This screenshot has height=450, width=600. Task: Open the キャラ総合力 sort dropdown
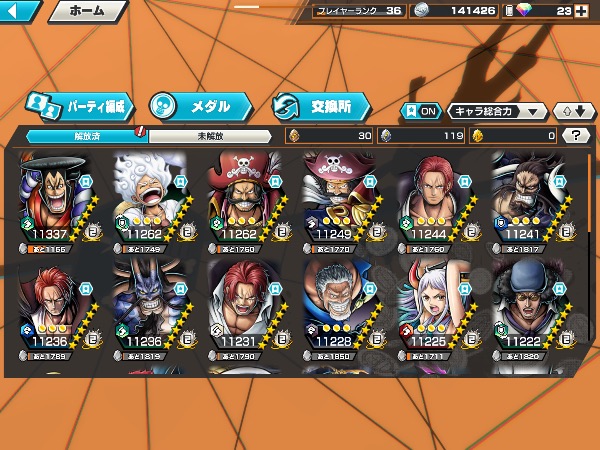click(497, 111)
